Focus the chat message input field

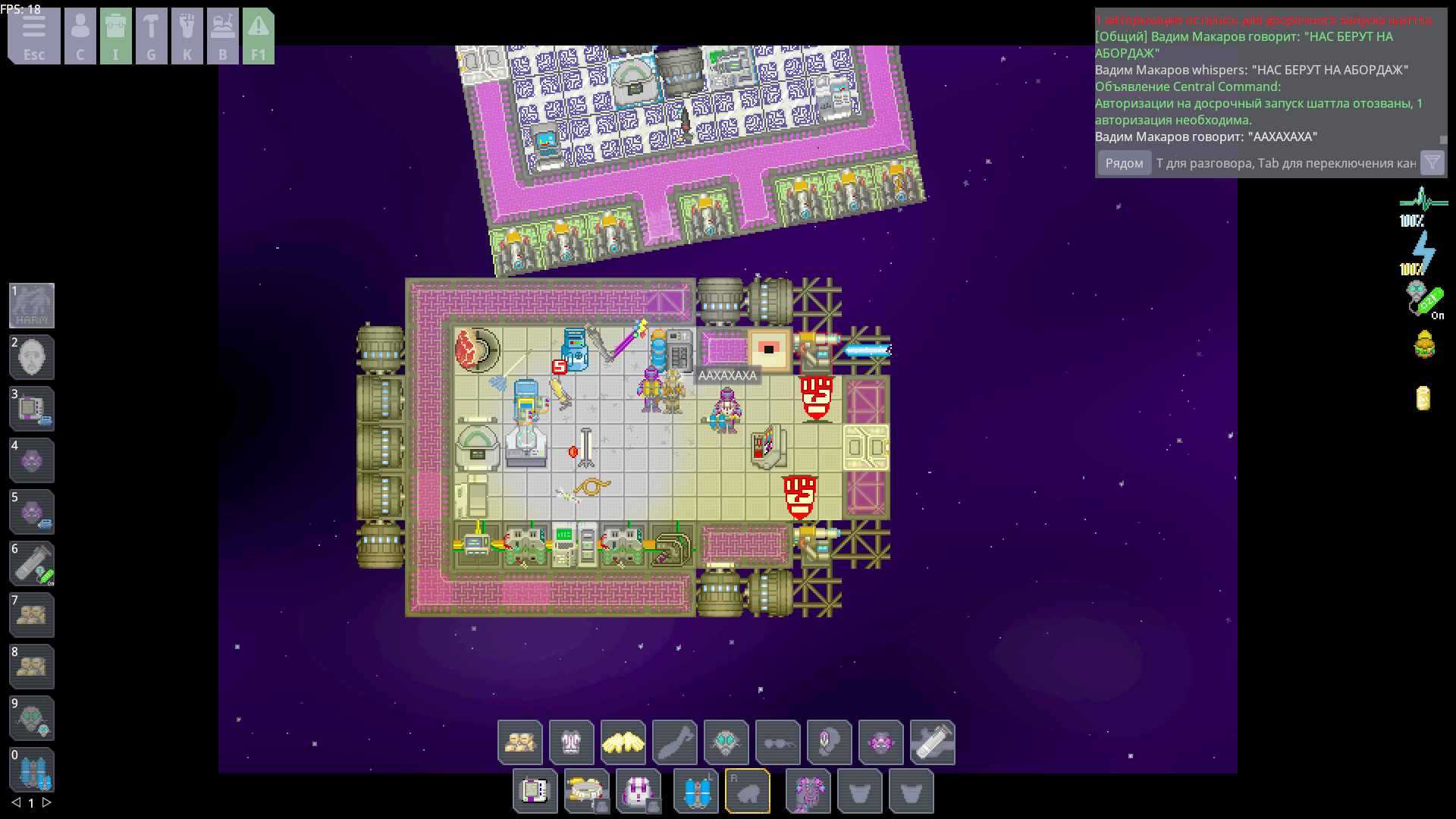(1285, 163)
